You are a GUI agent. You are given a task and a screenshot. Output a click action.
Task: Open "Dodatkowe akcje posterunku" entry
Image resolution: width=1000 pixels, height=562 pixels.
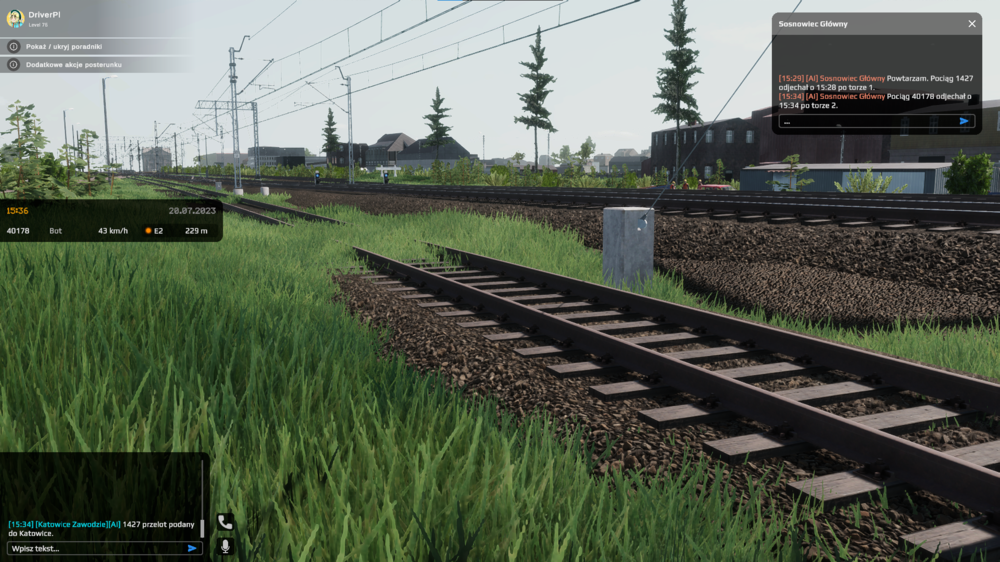[x=73, y=64]
